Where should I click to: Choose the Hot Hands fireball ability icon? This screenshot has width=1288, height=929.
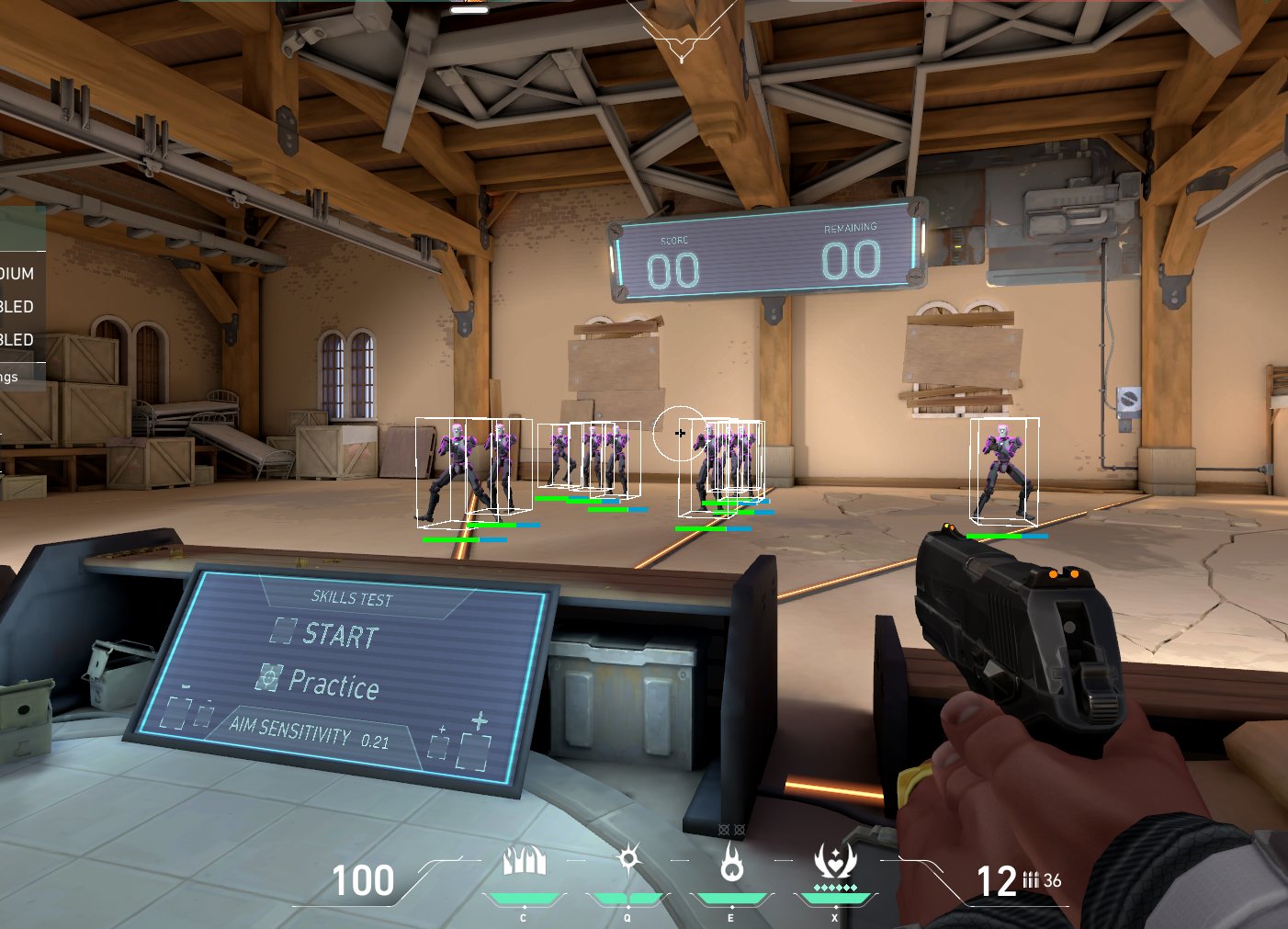(x=731, y=862)
